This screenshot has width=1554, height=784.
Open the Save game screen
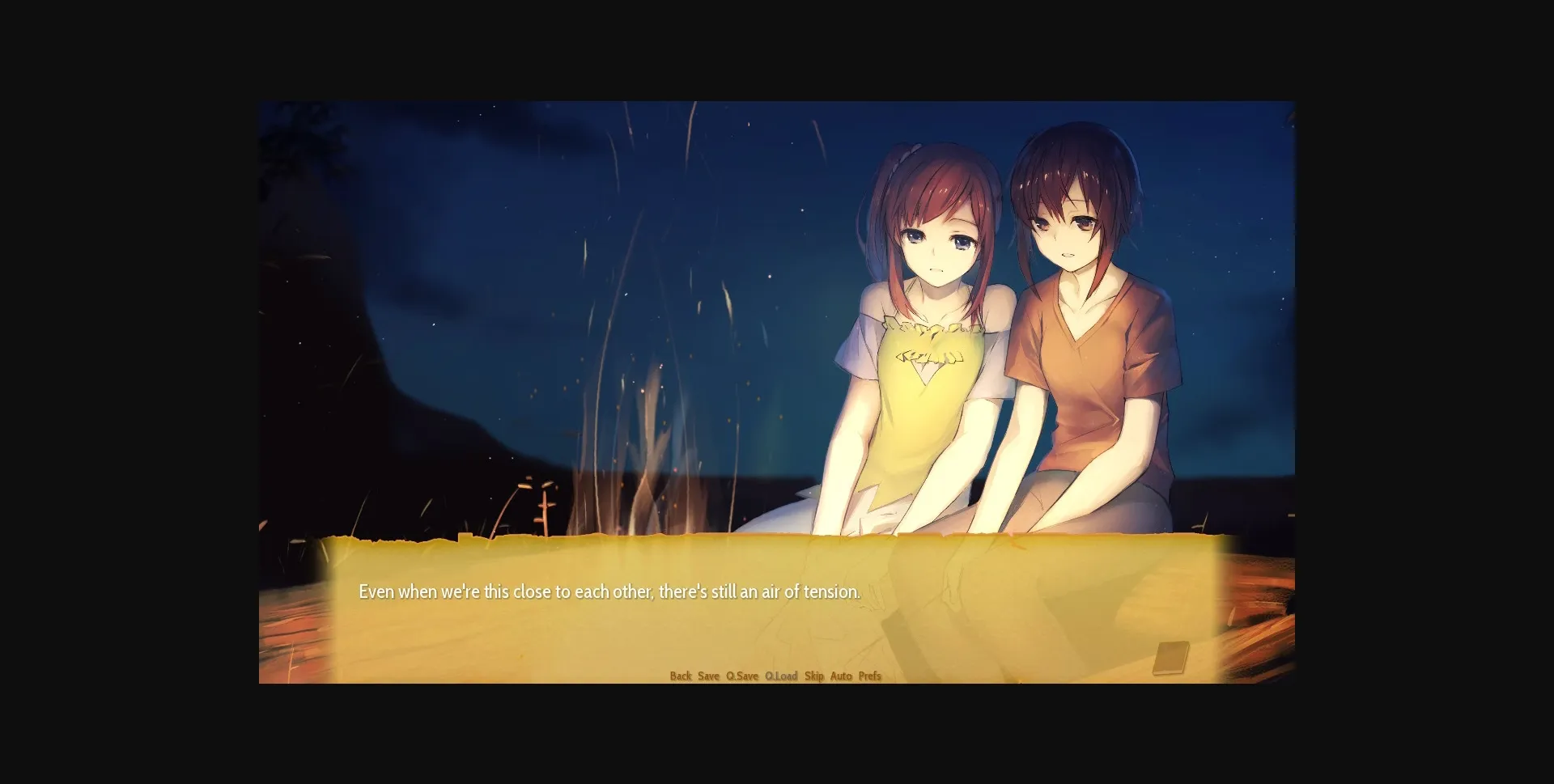point(707,676)
